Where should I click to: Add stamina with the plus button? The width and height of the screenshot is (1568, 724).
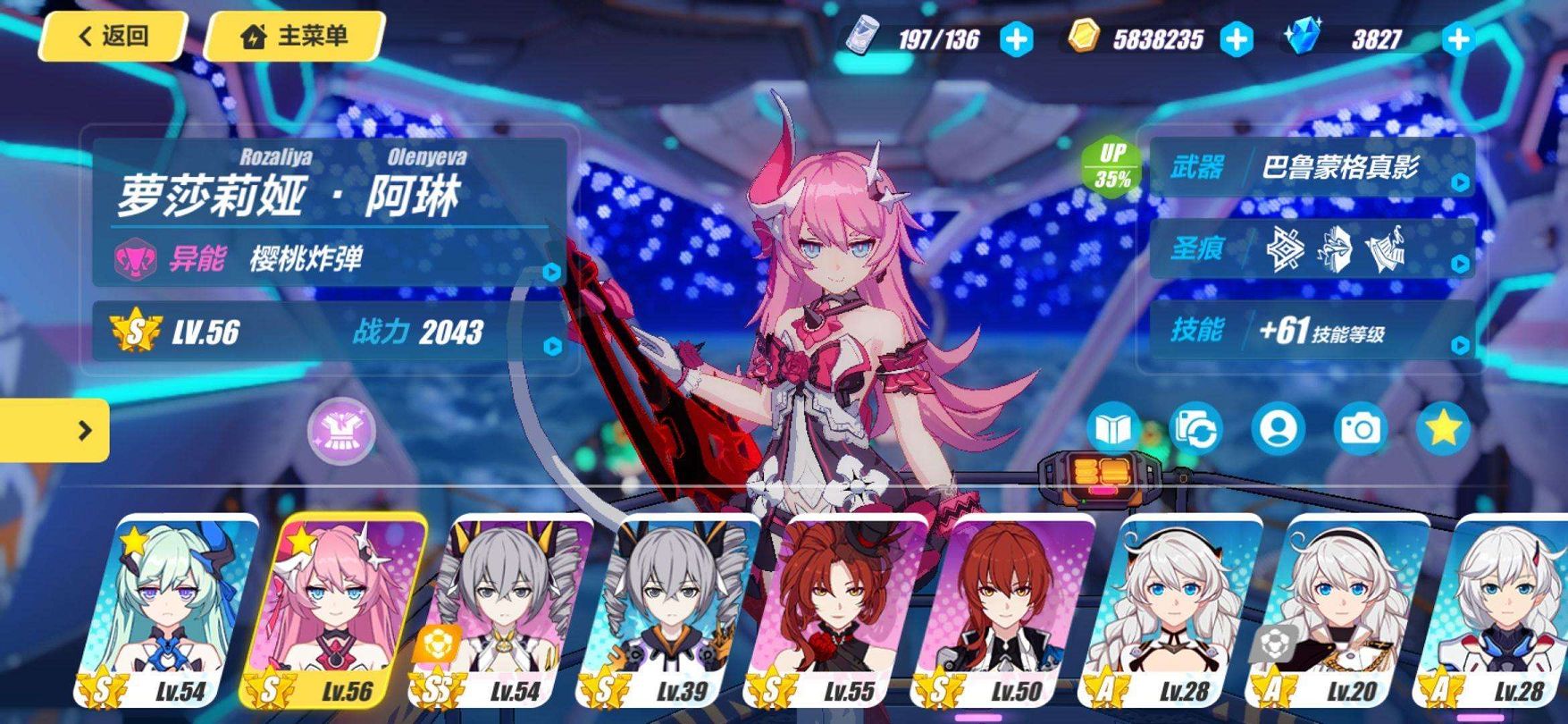1016,39
